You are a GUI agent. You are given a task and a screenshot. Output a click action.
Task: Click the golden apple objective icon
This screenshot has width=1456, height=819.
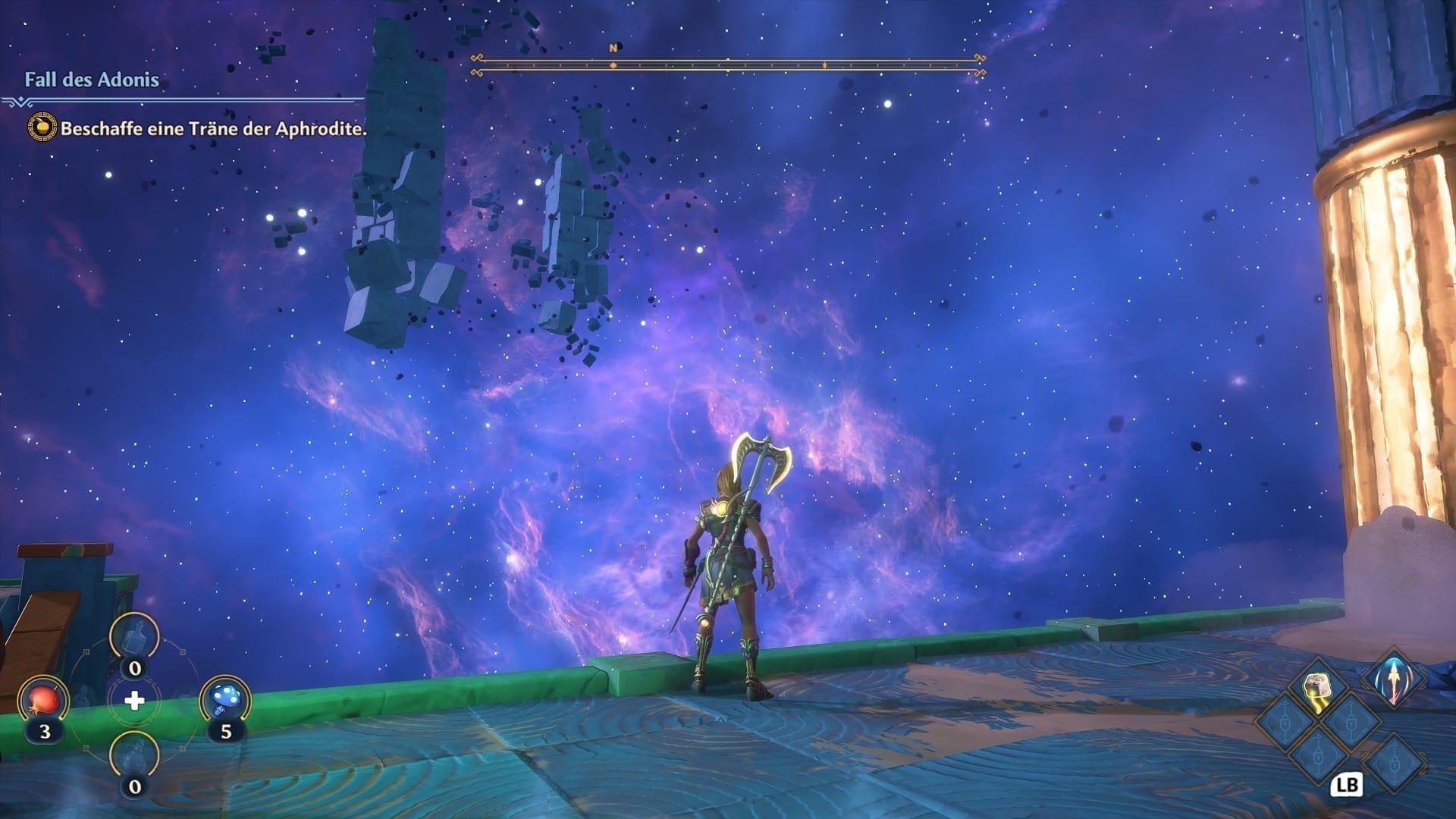(41, 128)
